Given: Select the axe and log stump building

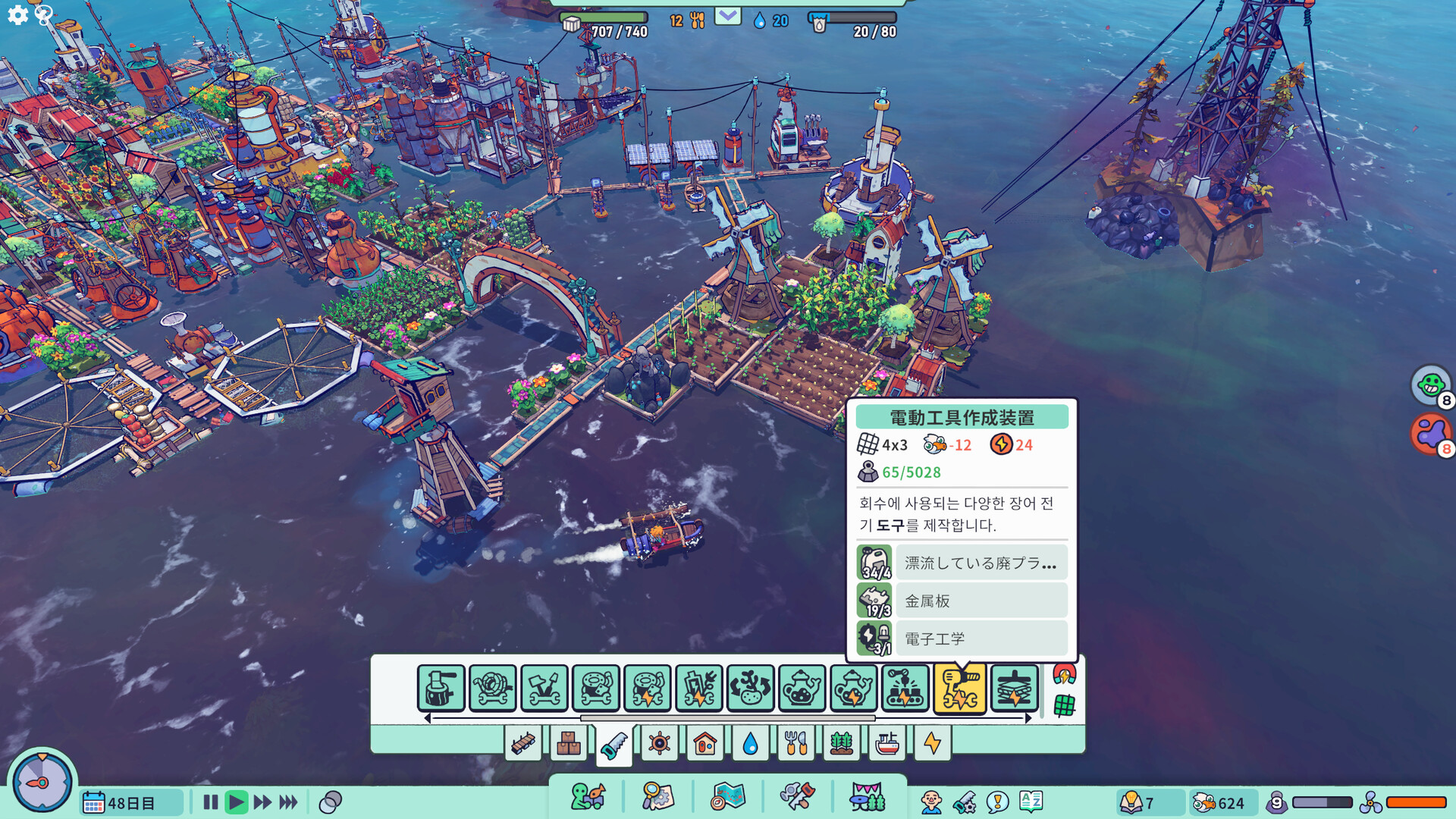Looking at the screenshot, I should pos(441,689).
